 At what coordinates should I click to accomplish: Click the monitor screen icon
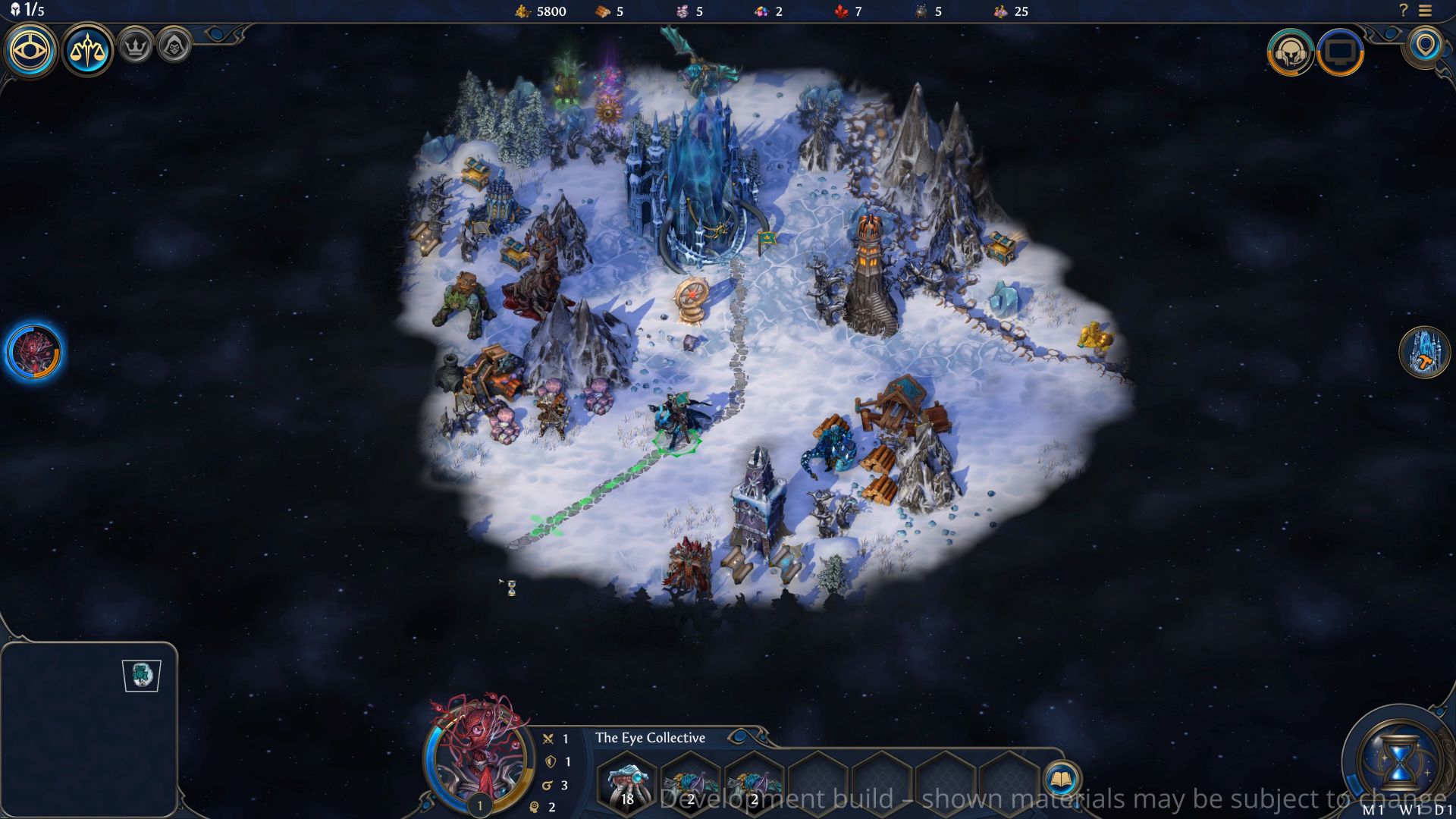(1340, 52)
